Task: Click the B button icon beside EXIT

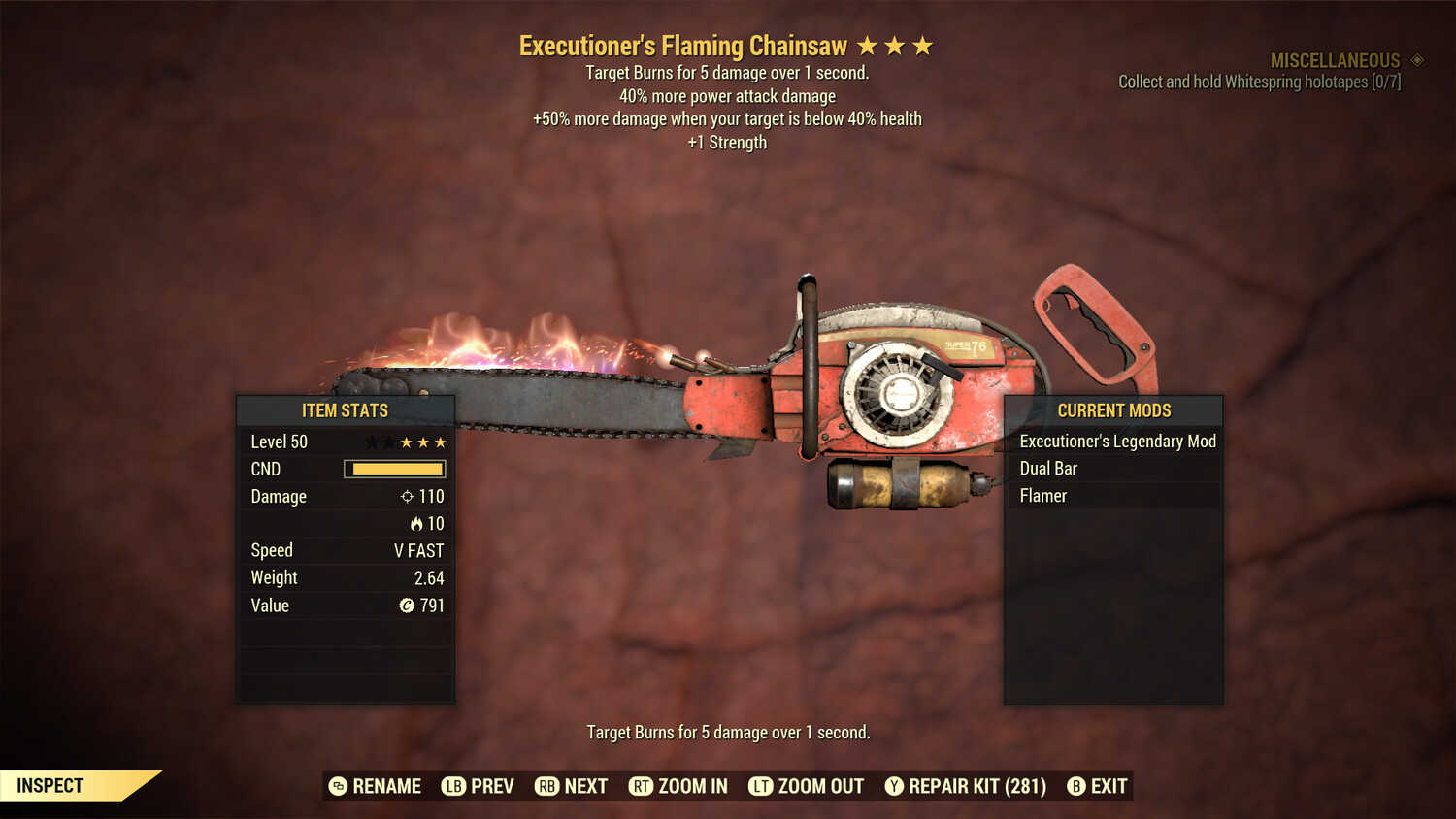Action: [1075, 786]
